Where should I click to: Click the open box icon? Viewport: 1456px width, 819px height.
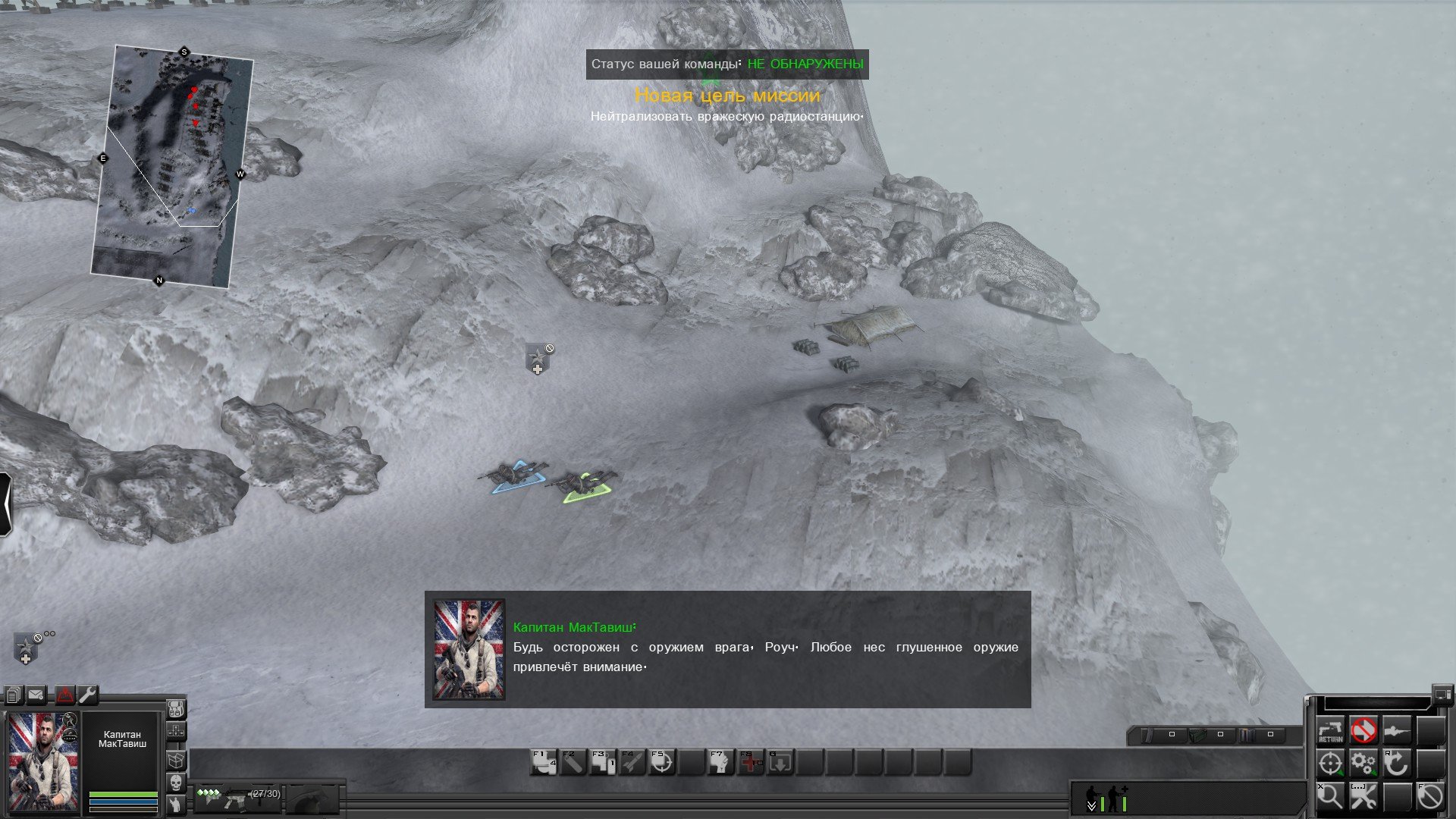175,758
